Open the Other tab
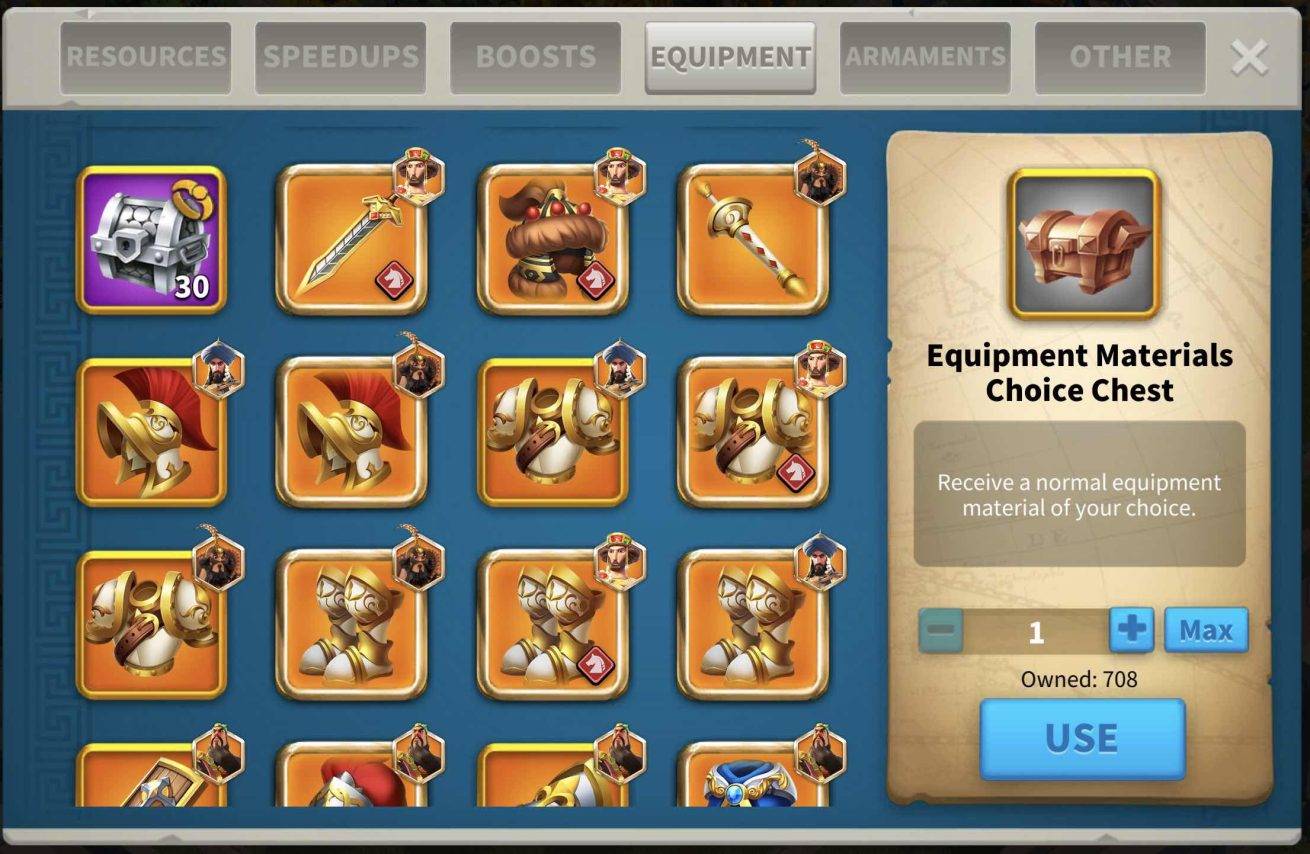Screen dimensions: 1310x854 point(1120,57)
